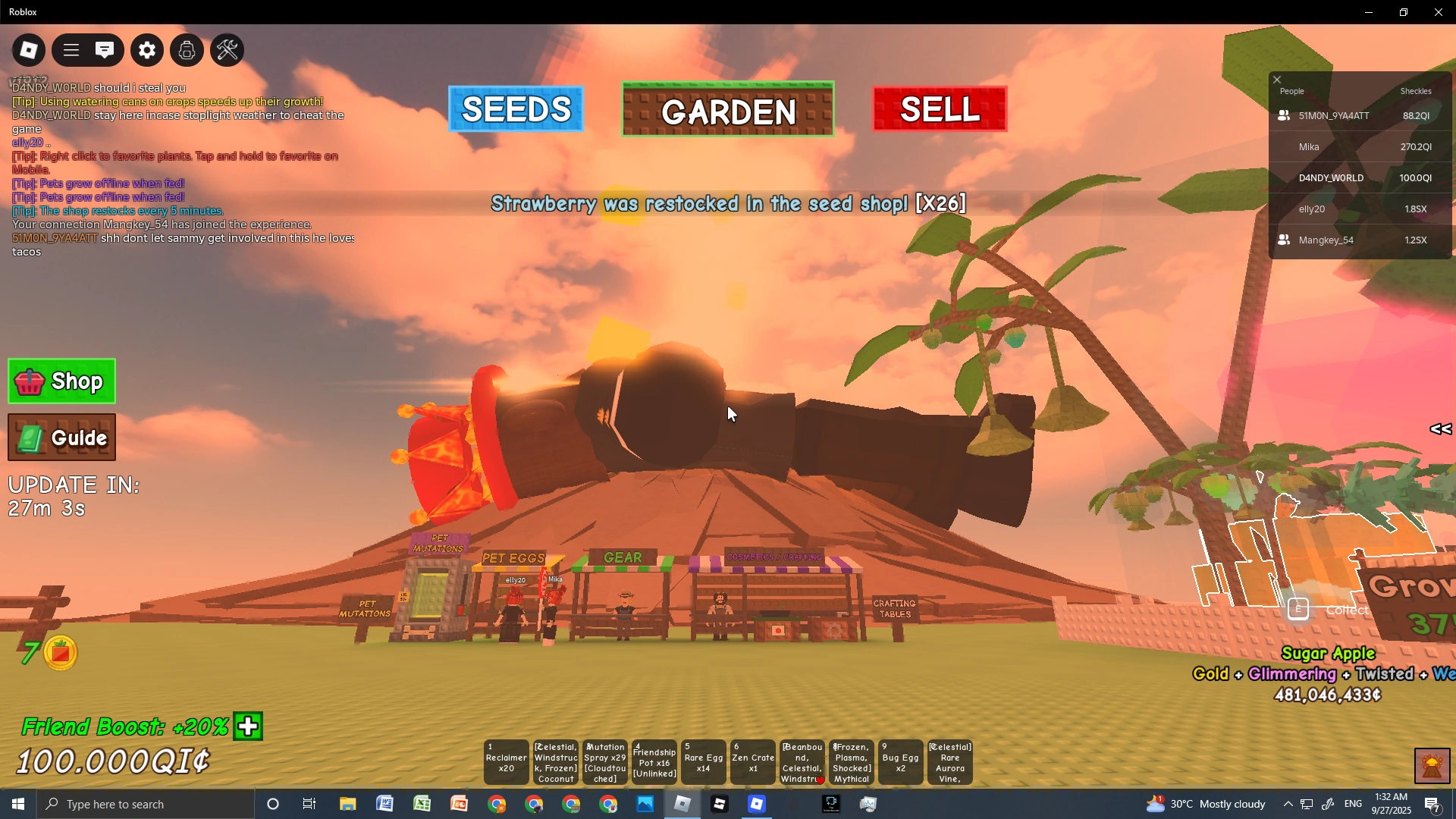Equip Bug Egg x2 in slot 9
Viewport: 1456px width, 819px height.
tap(900, 762)
